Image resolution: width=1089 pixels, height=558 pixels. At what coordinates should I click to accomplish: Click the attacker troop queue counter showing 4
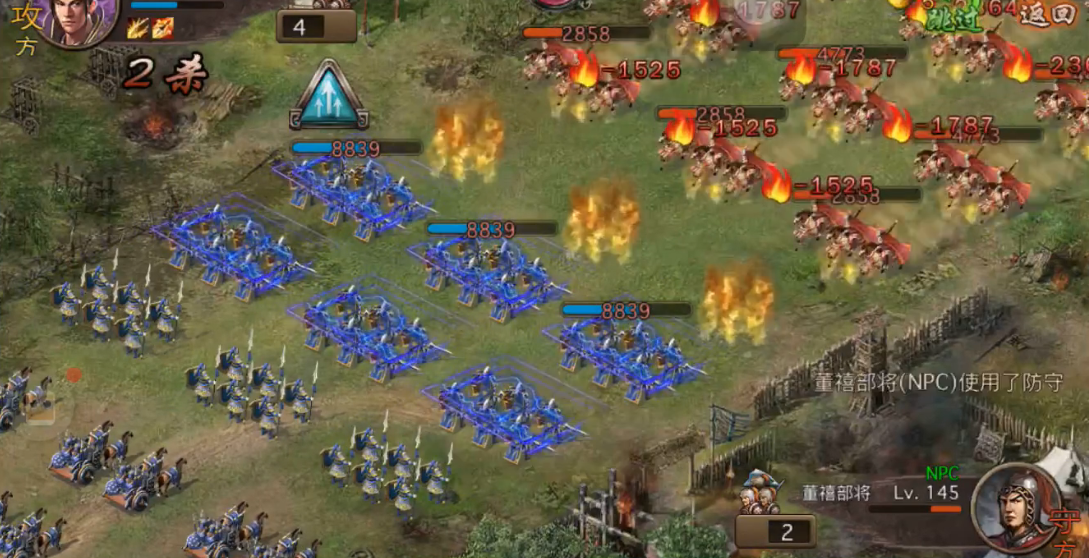pos(315,26)
